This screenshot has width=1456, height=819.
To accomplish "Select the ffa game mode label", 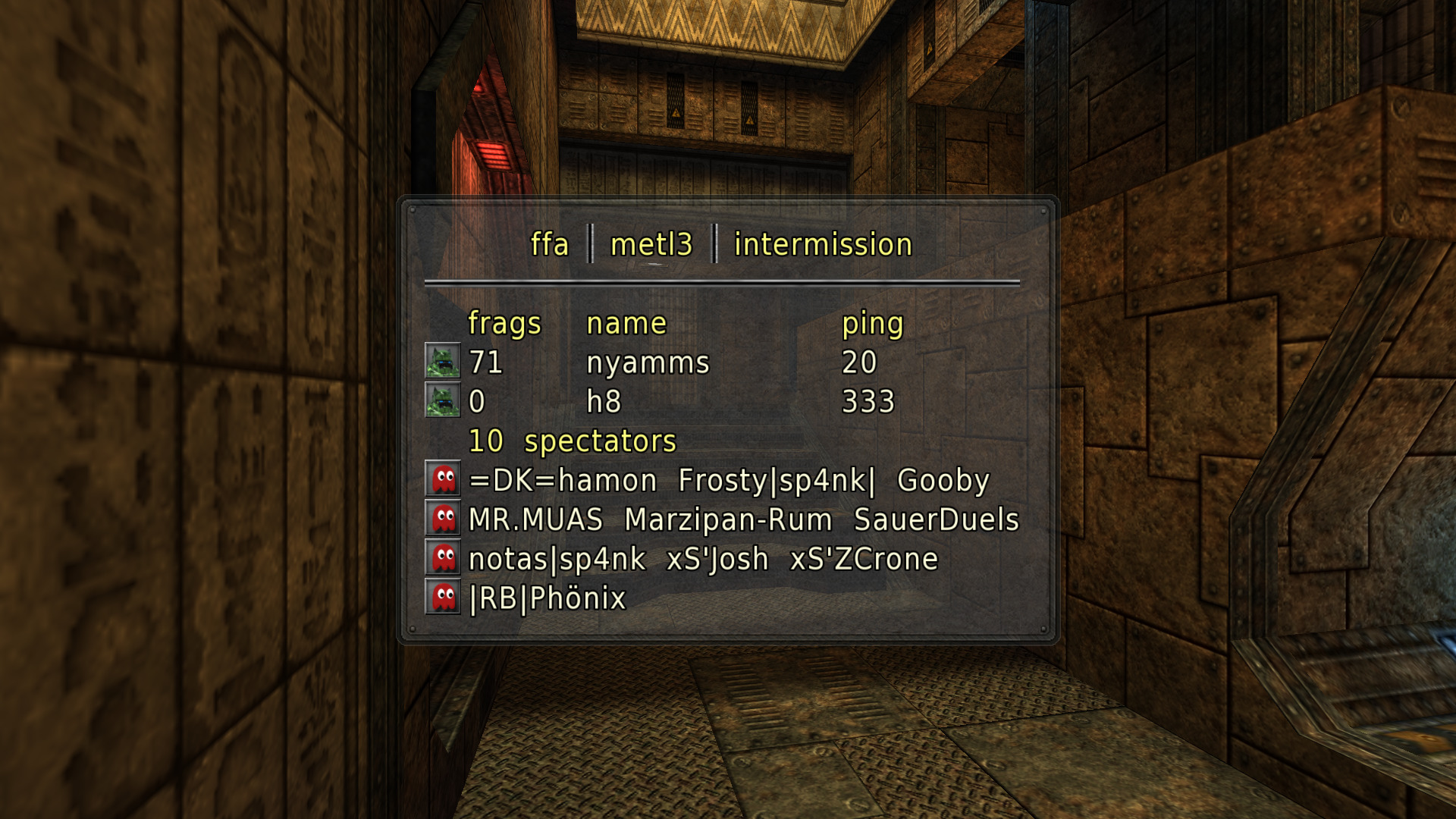I will coord(550,244).
